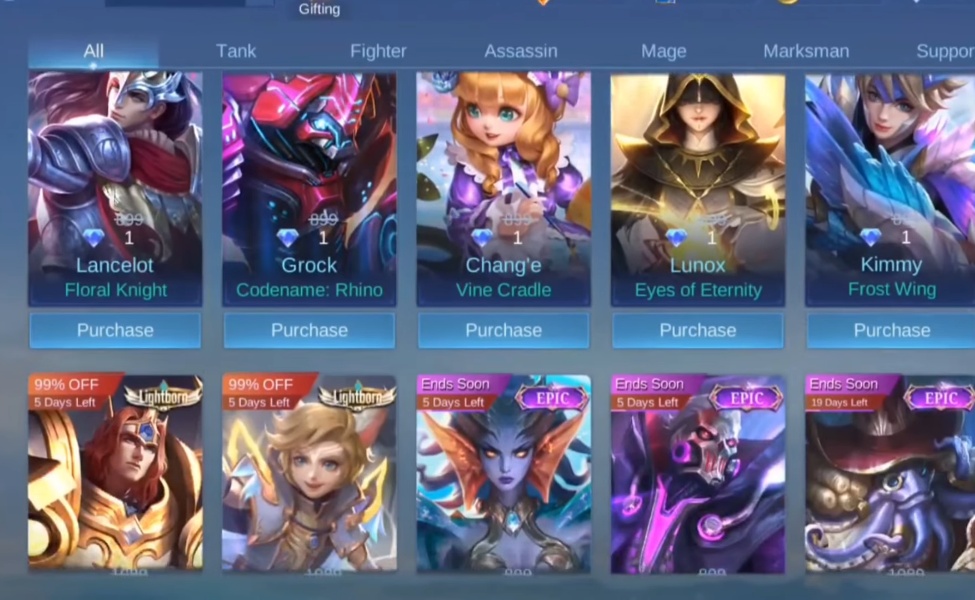Switch to the Mage tab

[x=664, y=51]
